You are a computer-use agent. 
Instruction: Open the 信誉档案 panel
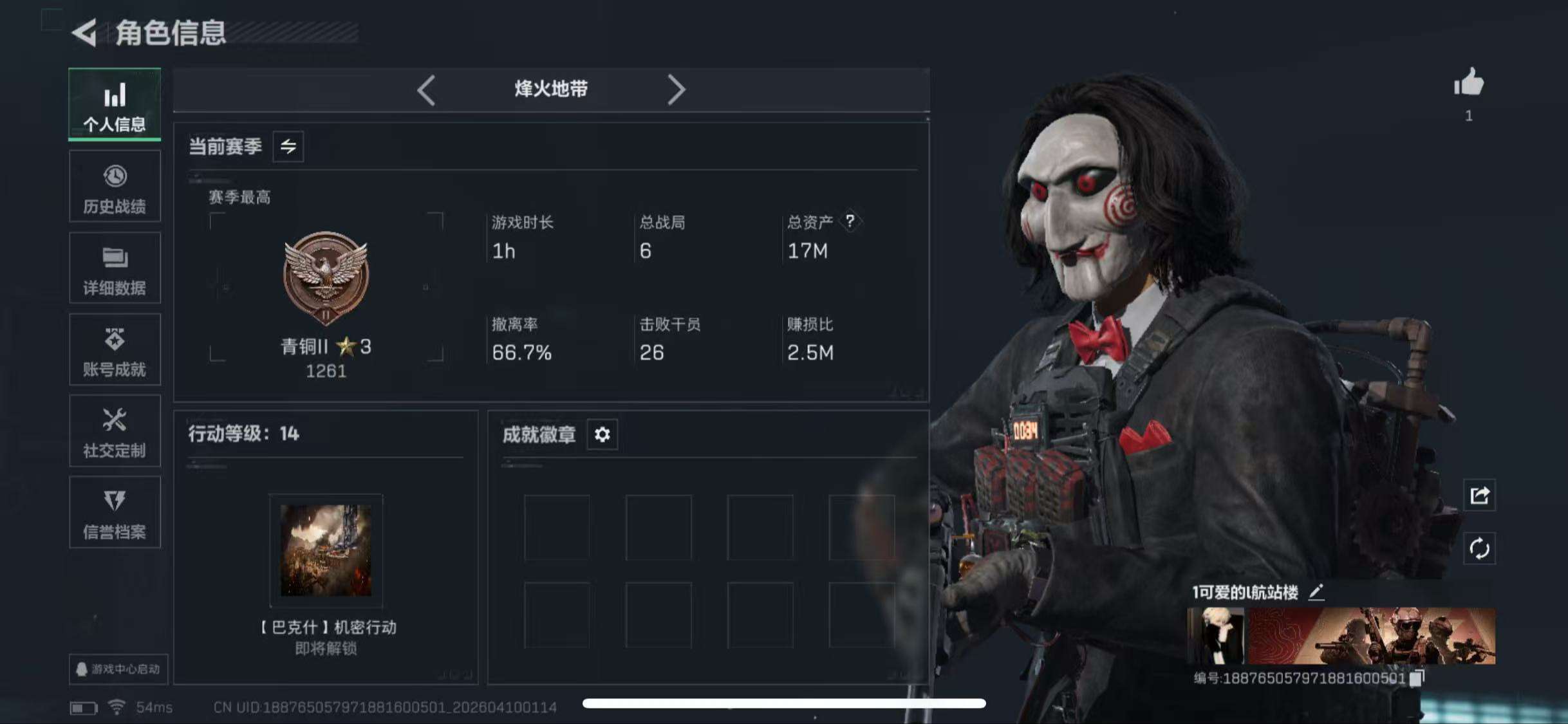[x=115, y=513]
